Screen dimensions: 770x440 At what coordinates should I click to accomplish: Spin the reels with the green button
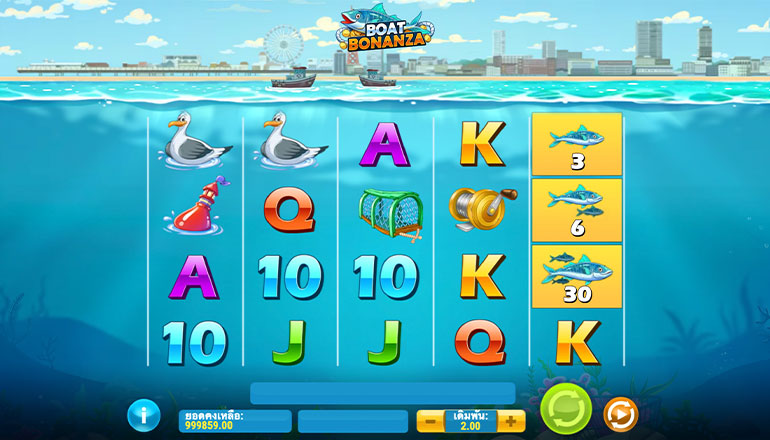[x=566, y=411]
